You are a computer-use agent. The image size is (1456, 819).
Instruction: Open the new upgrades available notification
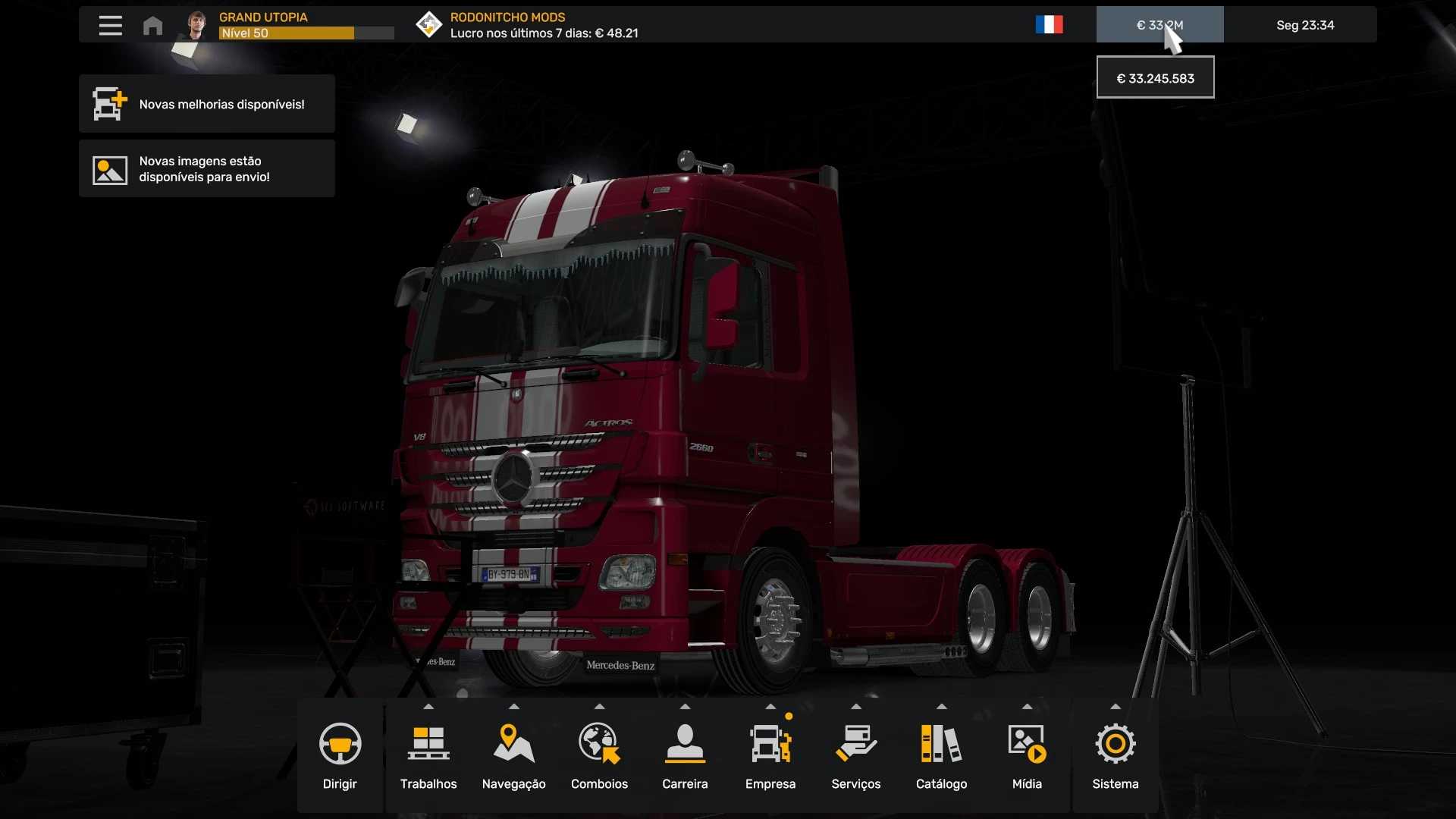coord(206,104)
